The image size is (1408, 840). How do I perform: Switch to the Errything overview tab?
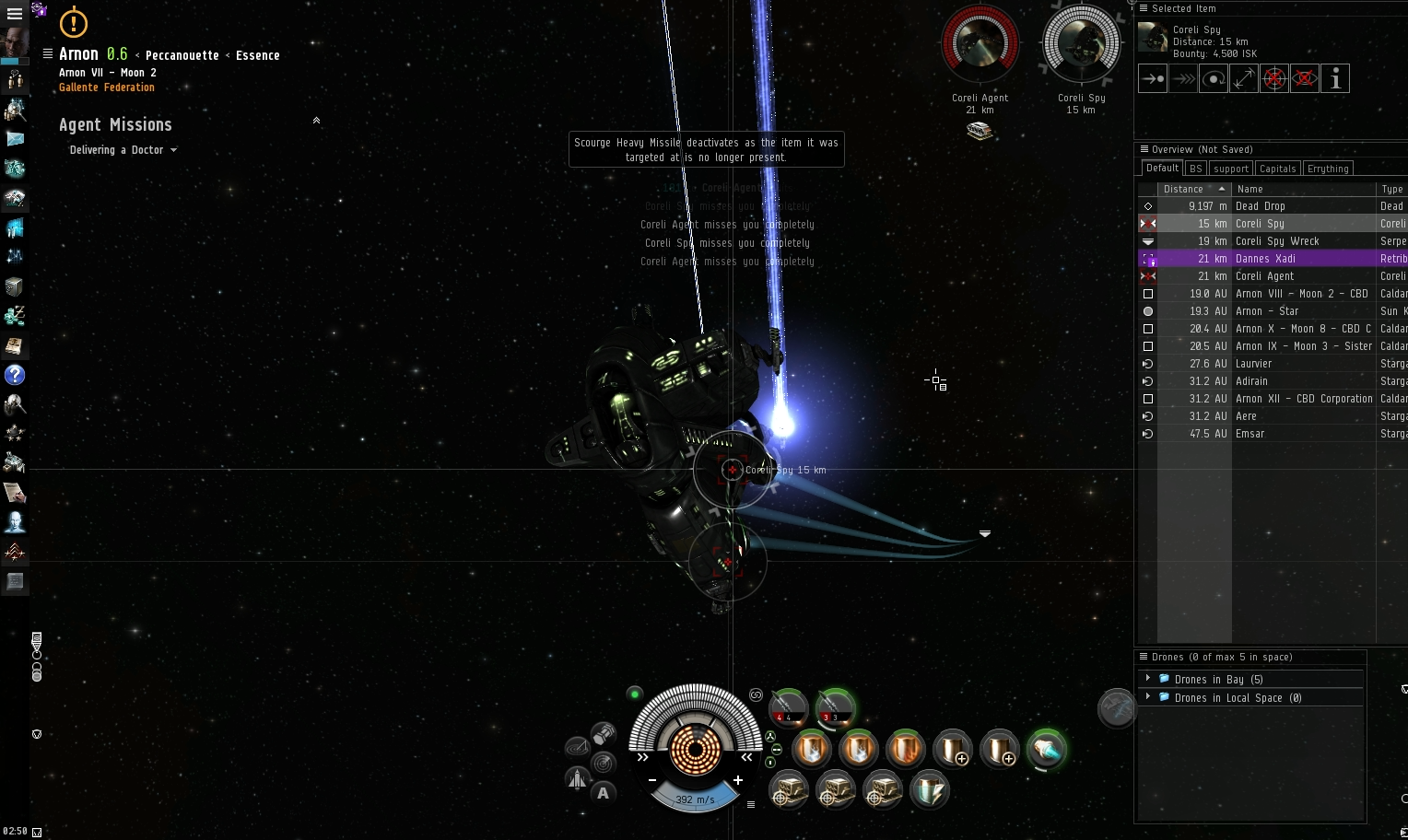[1328, 168]
